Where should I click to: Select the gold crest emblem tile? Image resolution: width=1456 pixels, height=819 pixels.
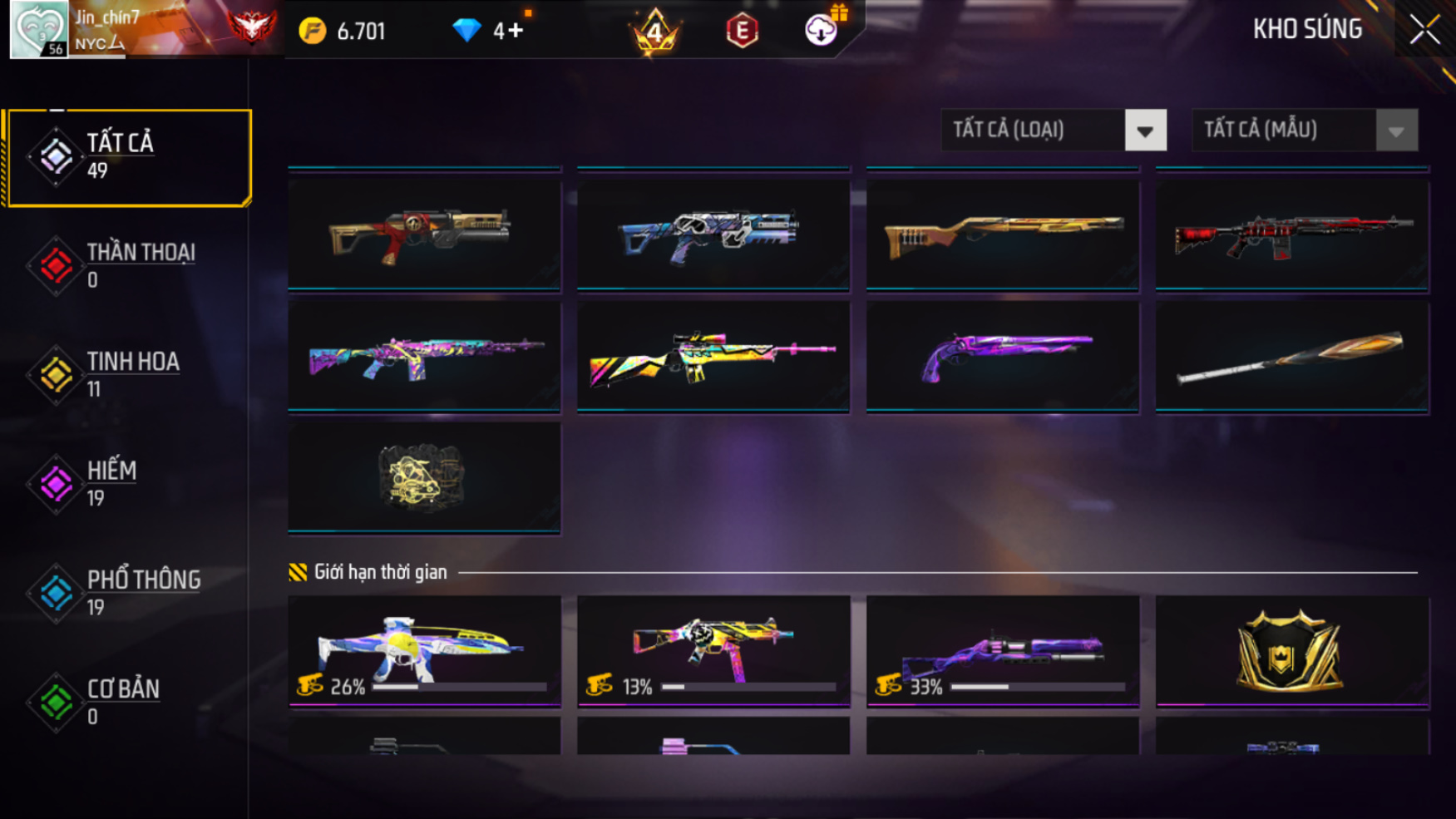click(1291, 650)
